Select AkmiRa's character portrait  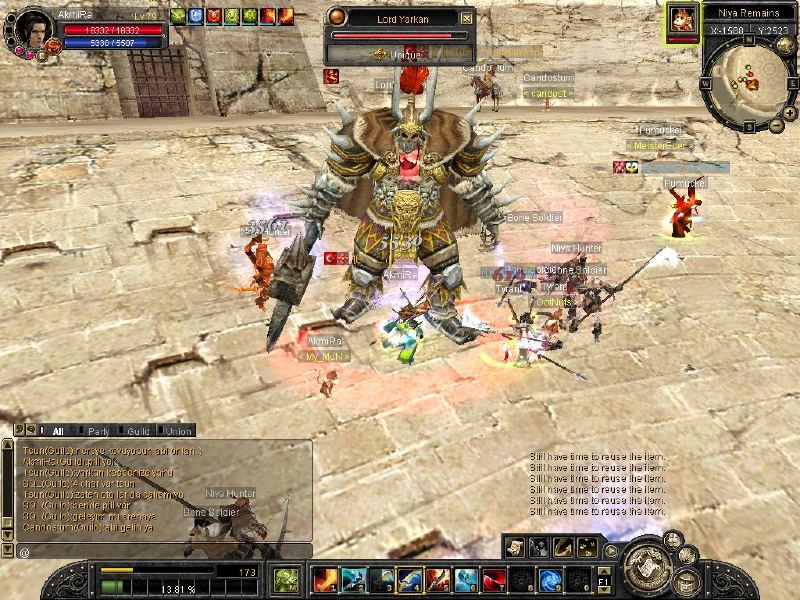click(x=34, y=29)
